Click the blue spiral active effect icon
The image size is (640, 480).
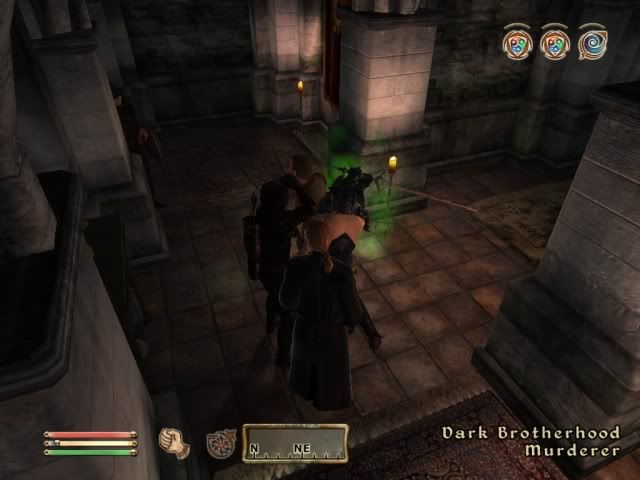point(591,43)
